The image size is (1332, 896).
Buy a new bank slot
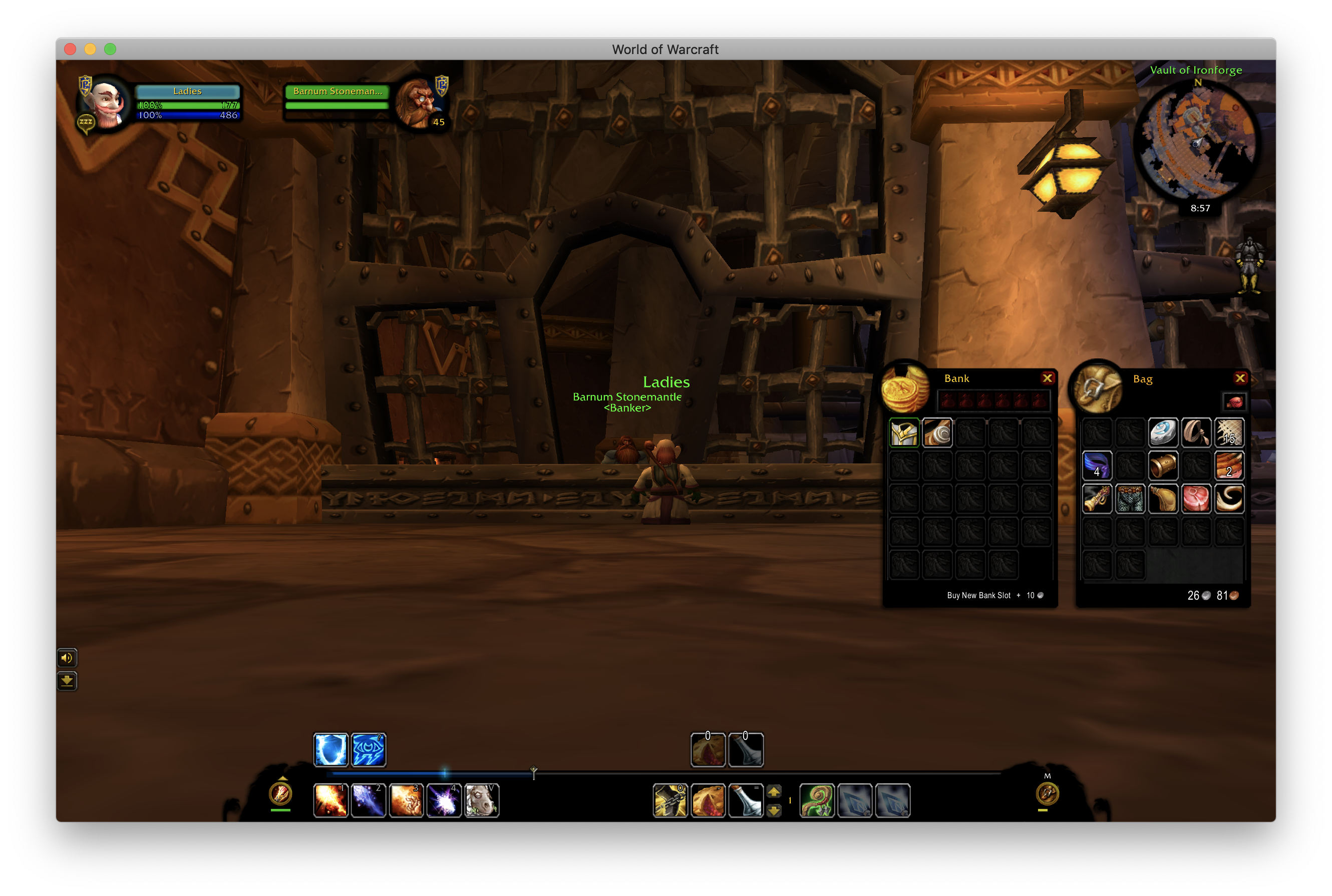[x=978, y=596]
